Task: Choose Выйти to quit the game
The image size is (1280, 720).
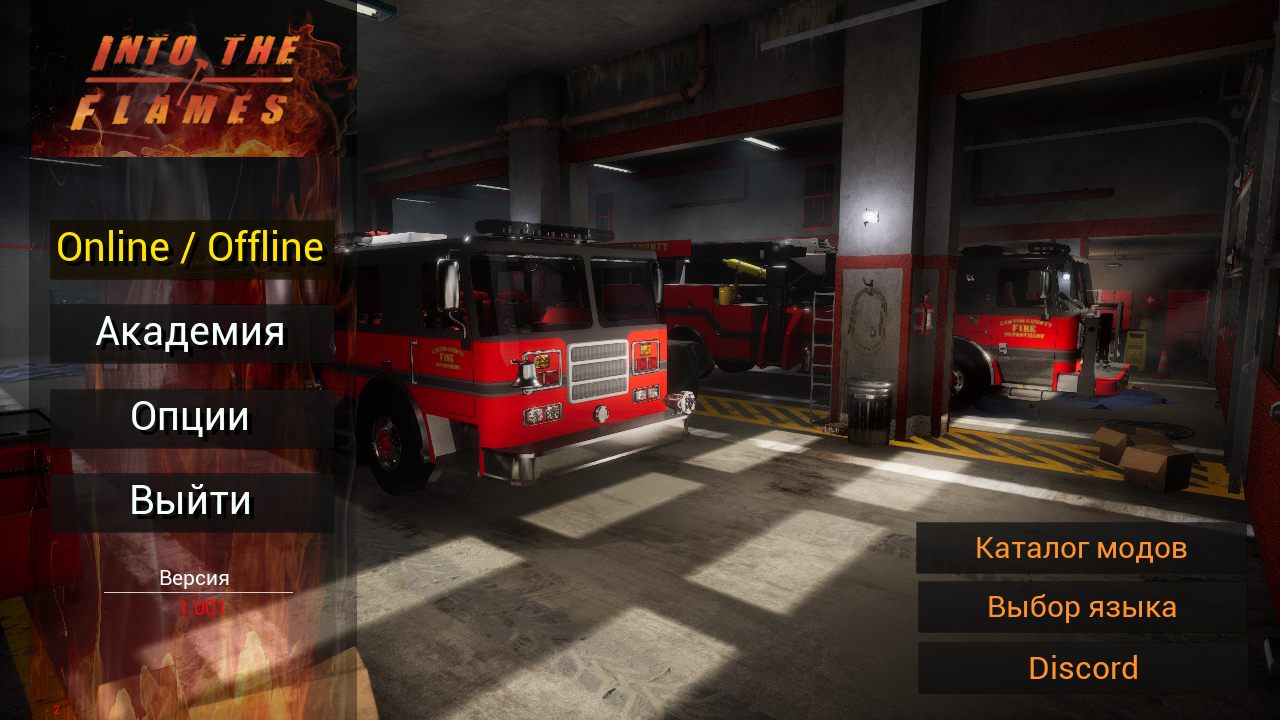Action: 191,501
